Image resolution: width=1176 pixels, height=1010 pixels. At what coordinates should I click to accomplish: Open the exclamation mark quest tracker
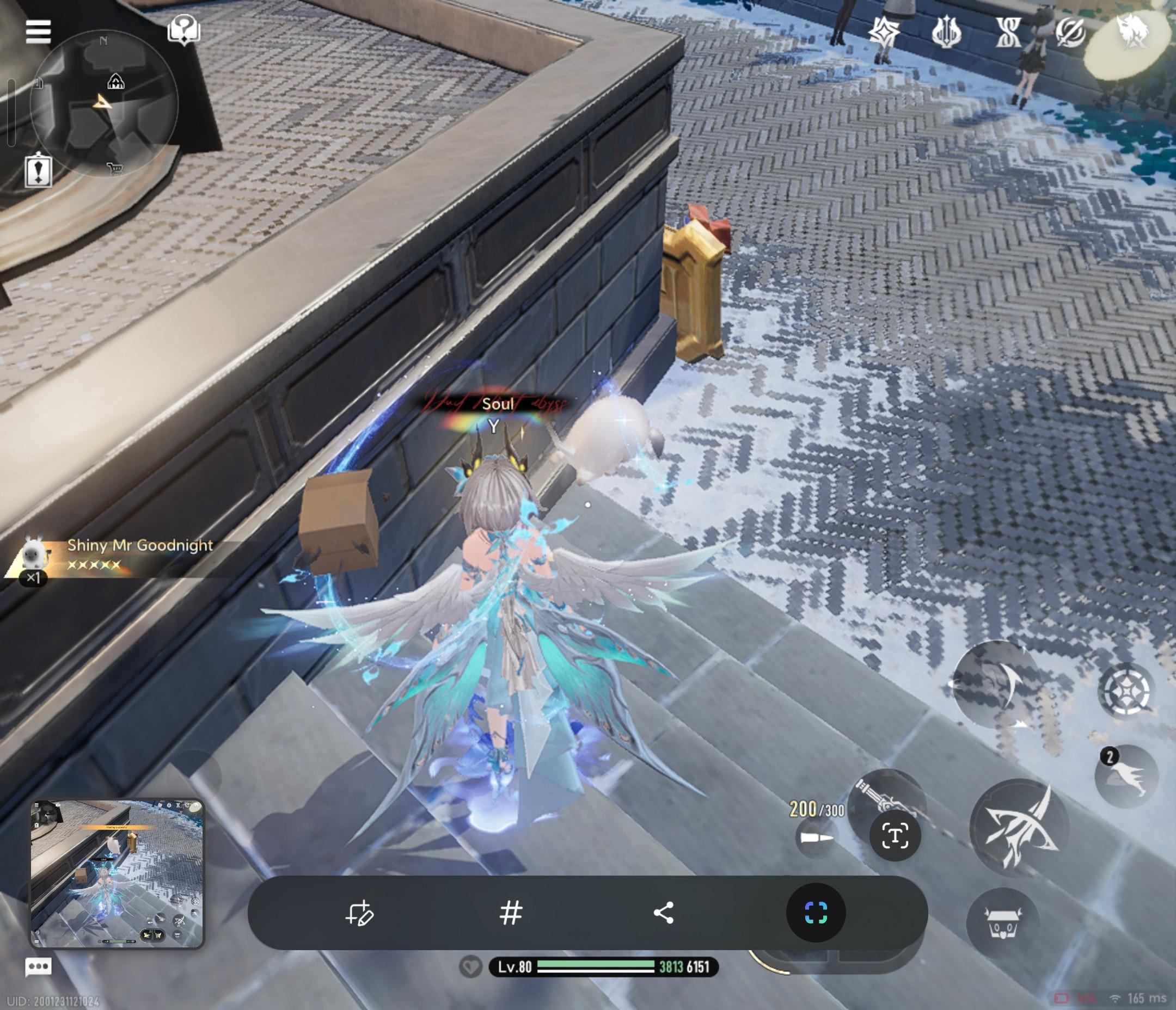coord(38,170)
